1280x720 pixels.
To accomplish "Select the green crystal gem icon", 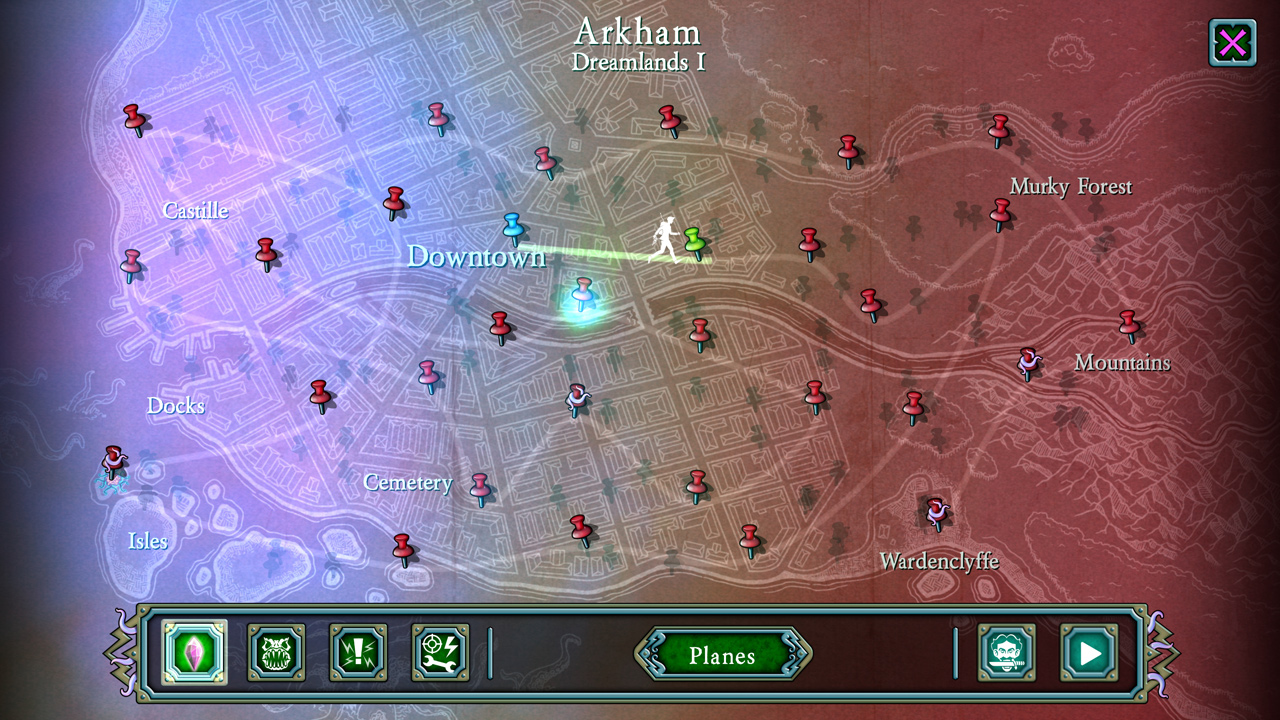I will point(193,650).
